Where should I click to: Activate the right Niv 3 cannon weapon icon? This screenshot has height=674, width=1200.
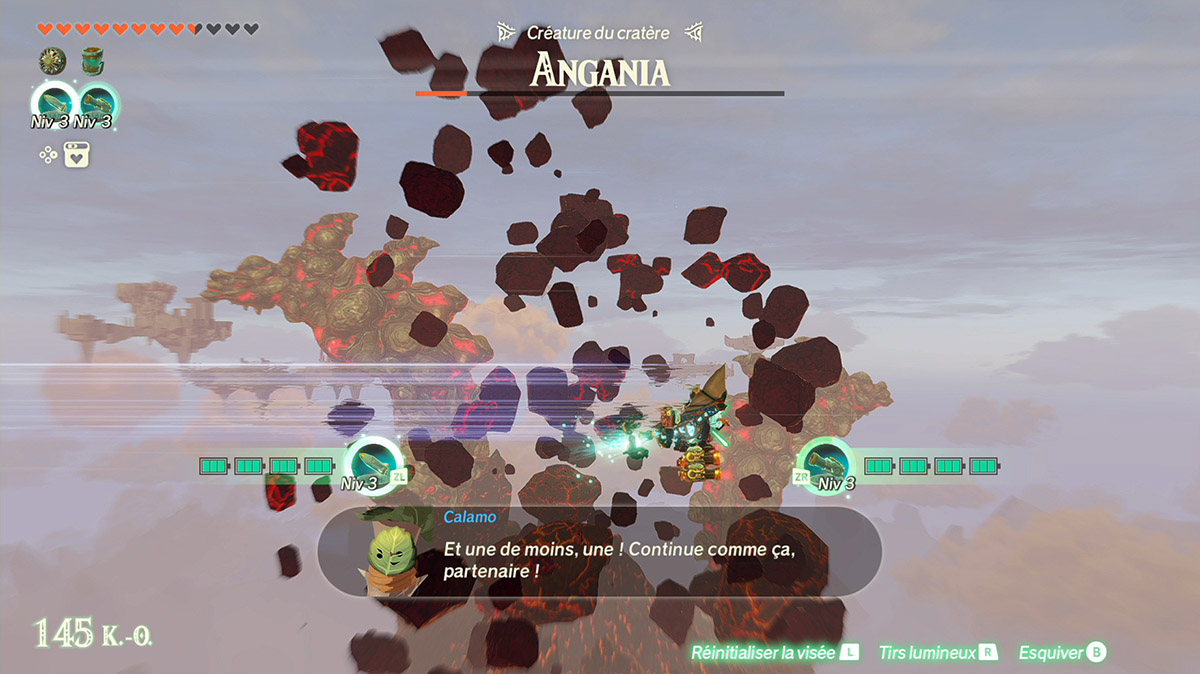pyautogui.click(x=97, y=103)
